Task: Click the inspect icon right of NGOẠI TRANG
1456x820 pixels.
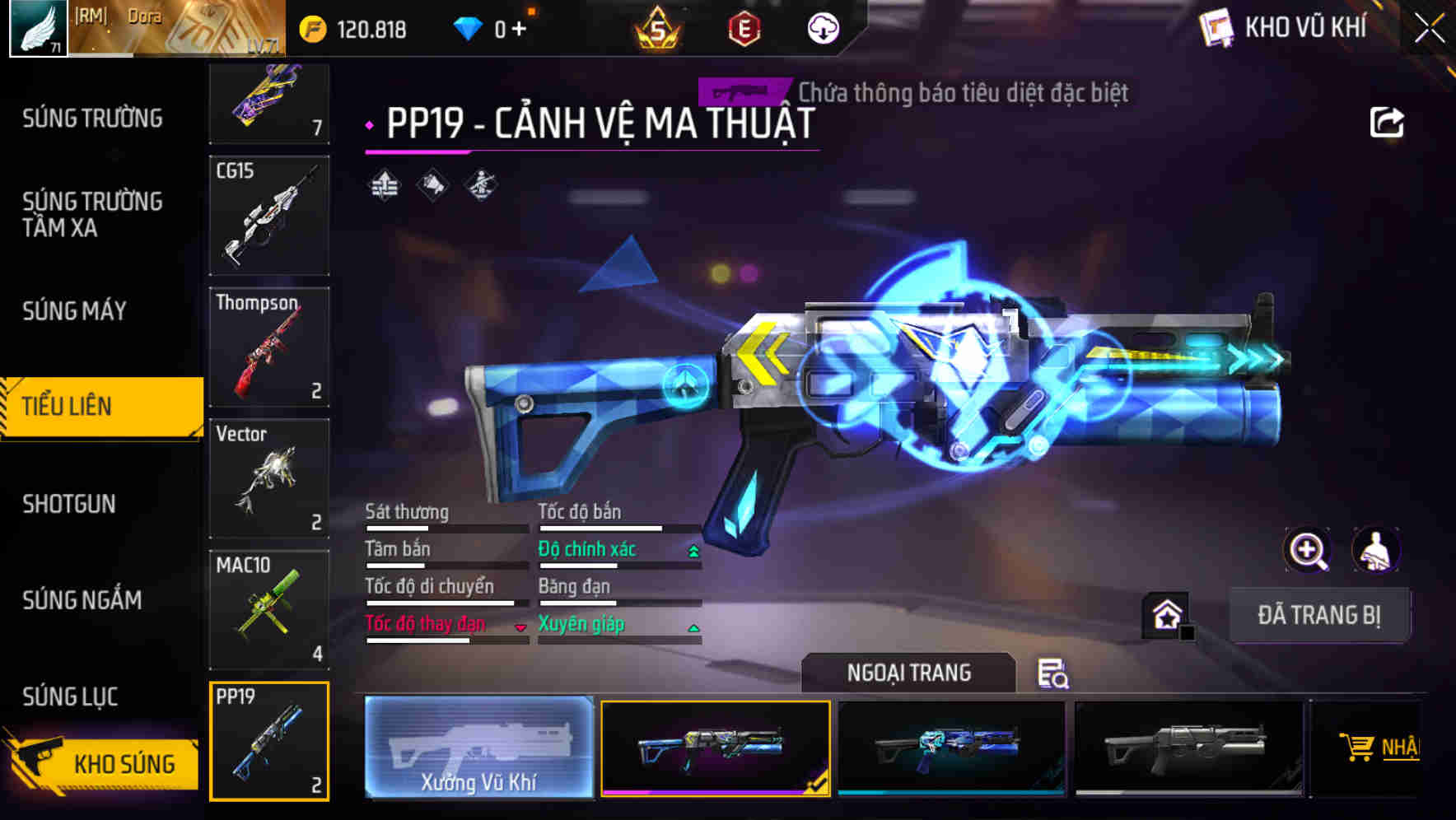Action: (x=1052, y=674)
